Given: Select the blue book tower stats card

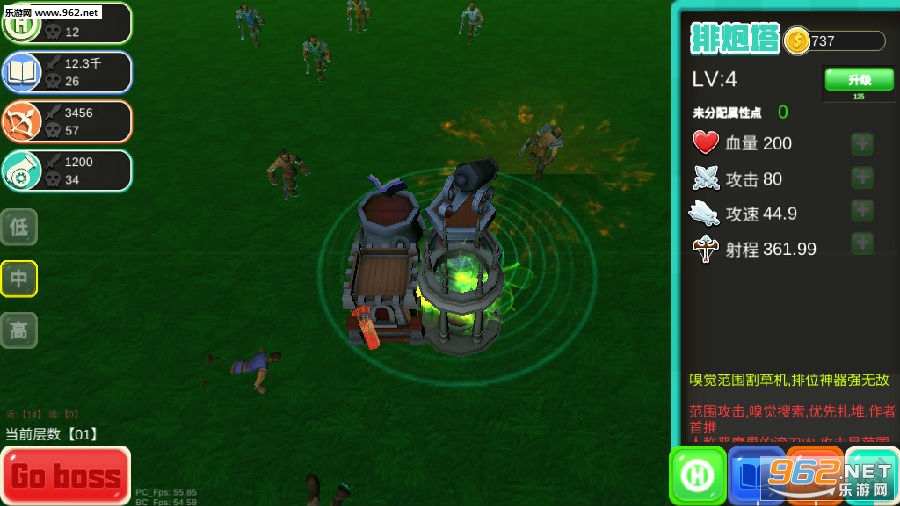Looking at the screenshot, I should [x=66, y=72].
